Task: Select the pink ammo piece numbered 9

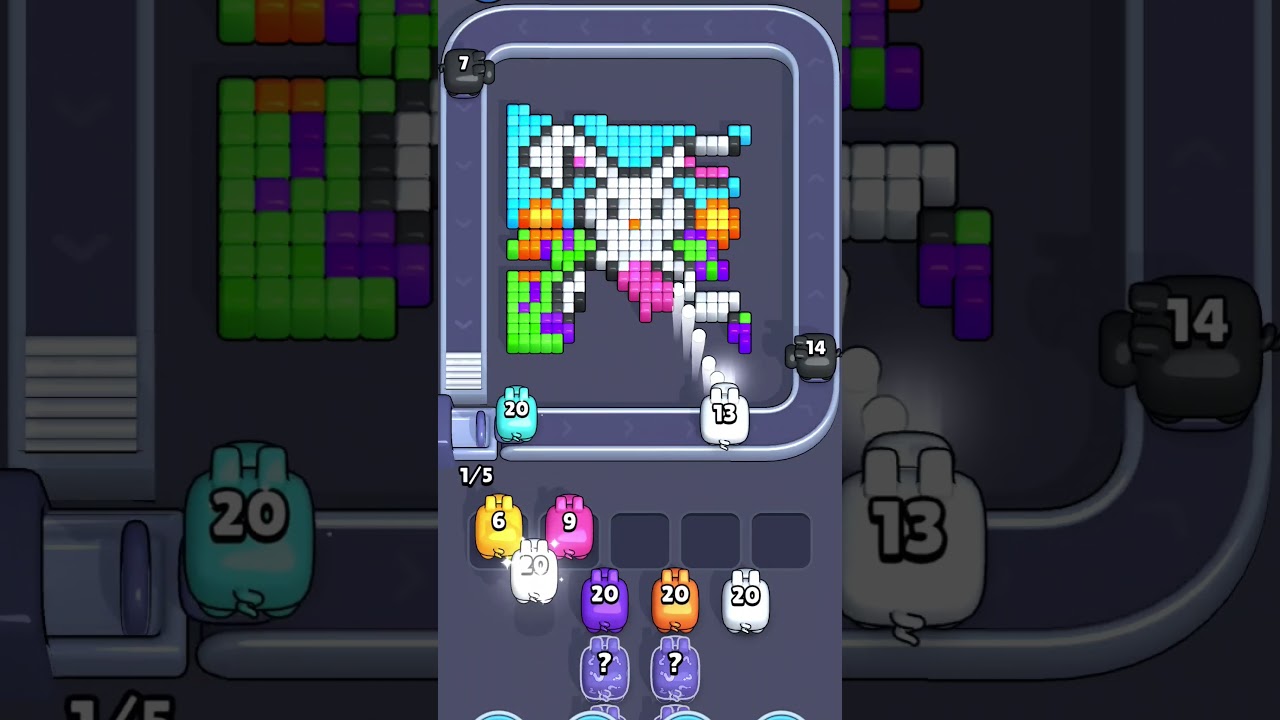Action: [x=570, y=525]
